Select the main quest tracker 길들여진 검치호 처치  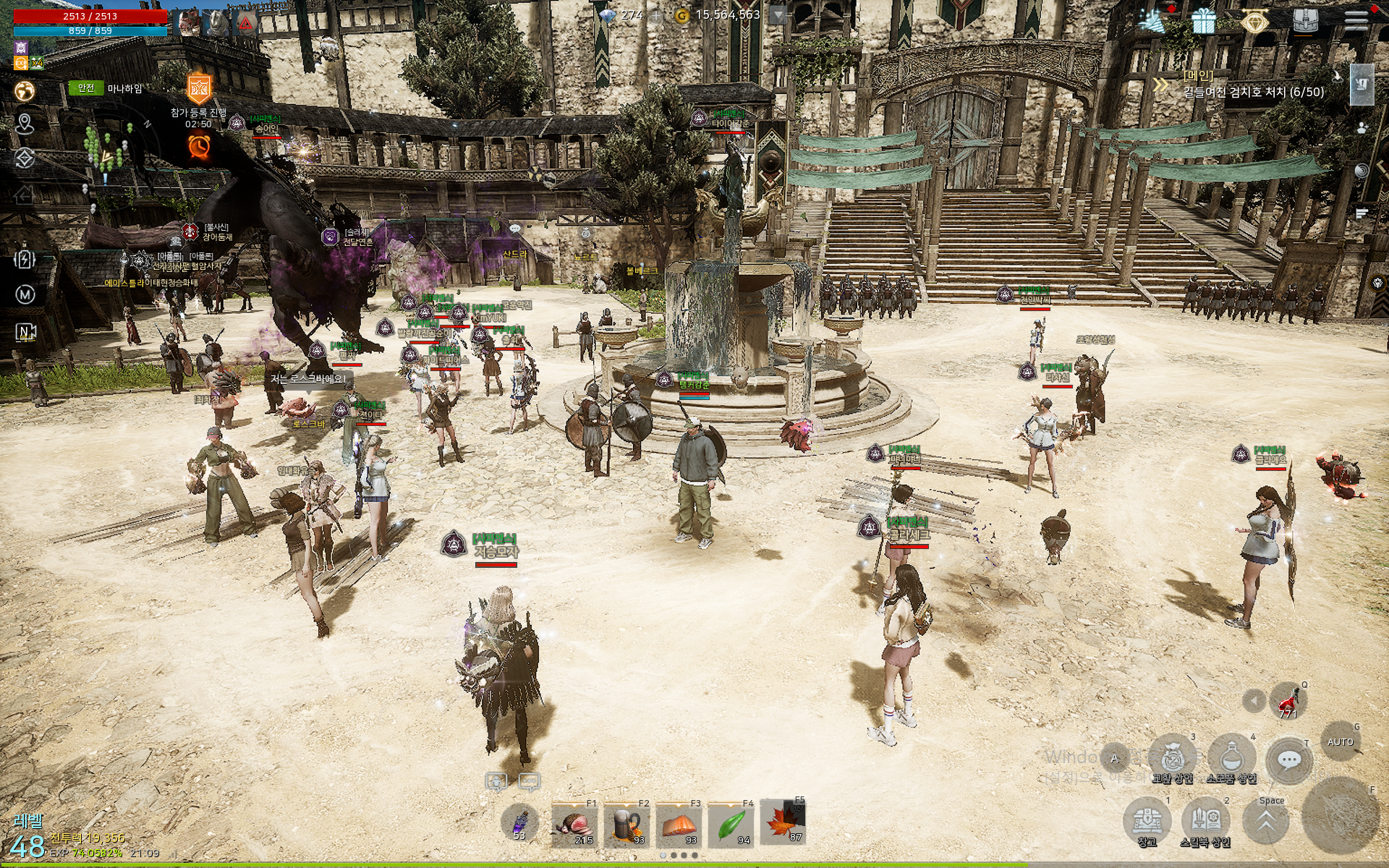(1253, 92)
